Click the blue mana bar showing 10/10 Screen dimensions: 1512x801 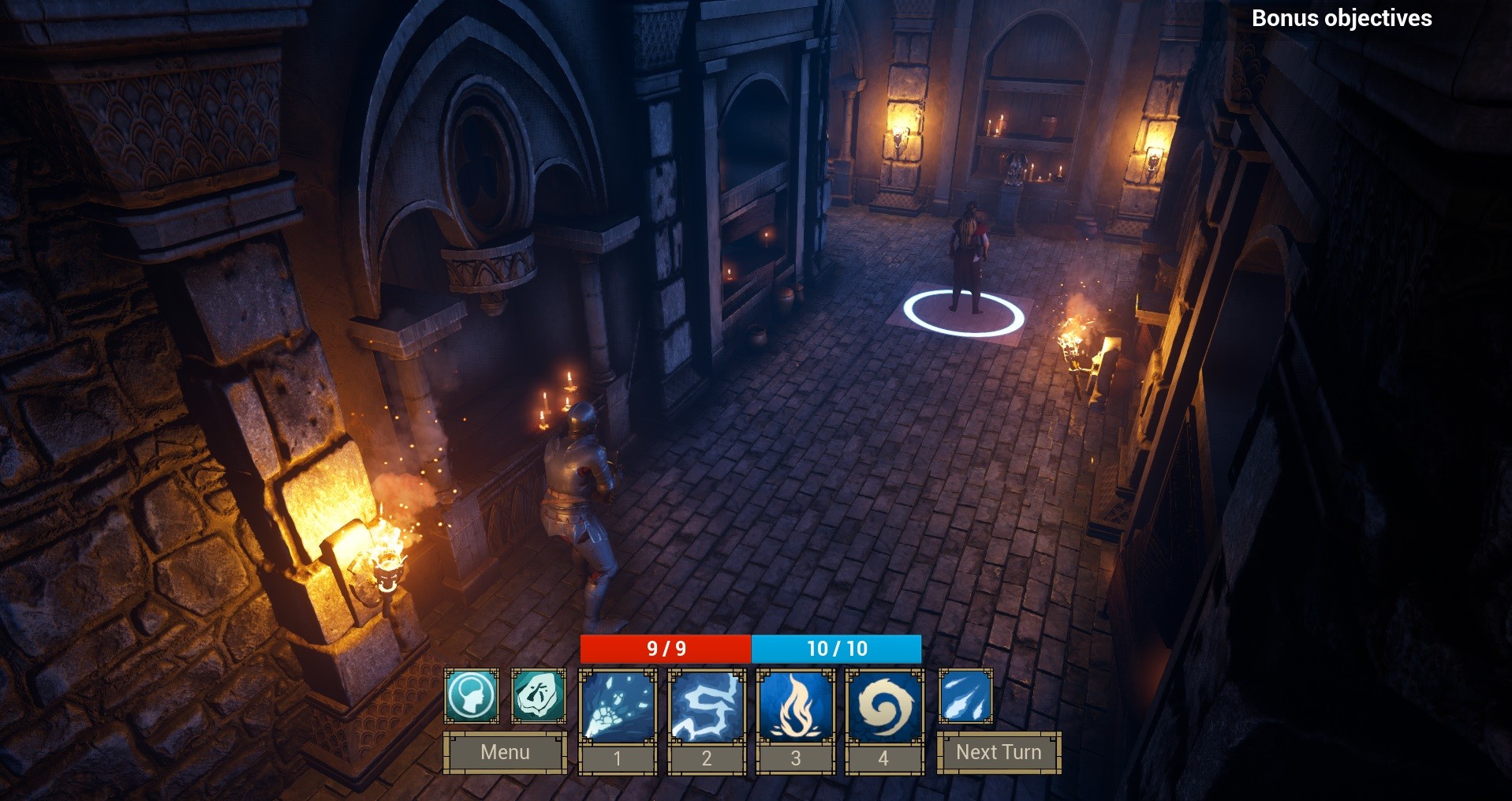[835, 649]
